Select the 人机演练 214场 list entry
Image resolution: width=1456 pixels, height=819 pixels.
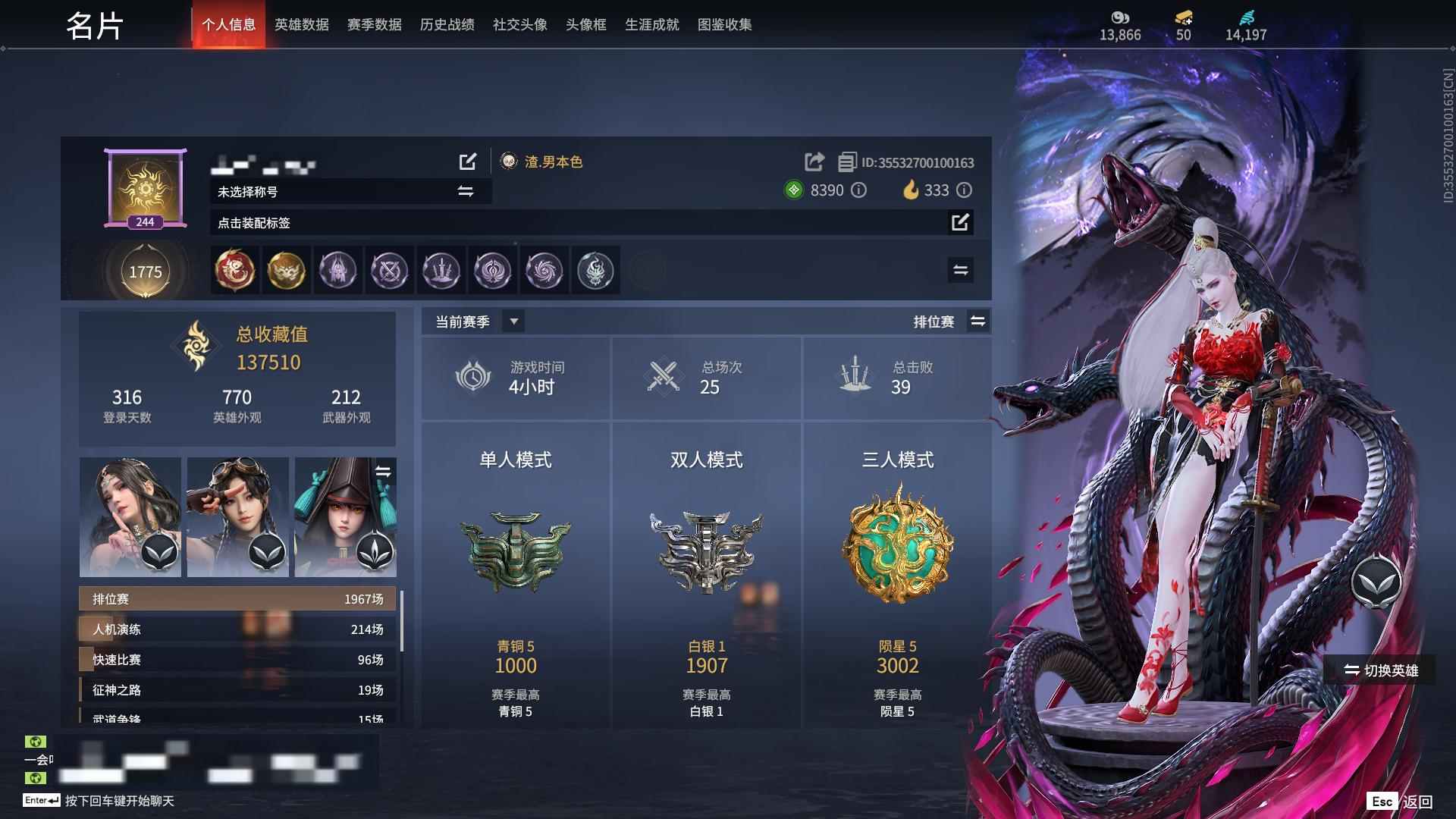pos(235,629)
